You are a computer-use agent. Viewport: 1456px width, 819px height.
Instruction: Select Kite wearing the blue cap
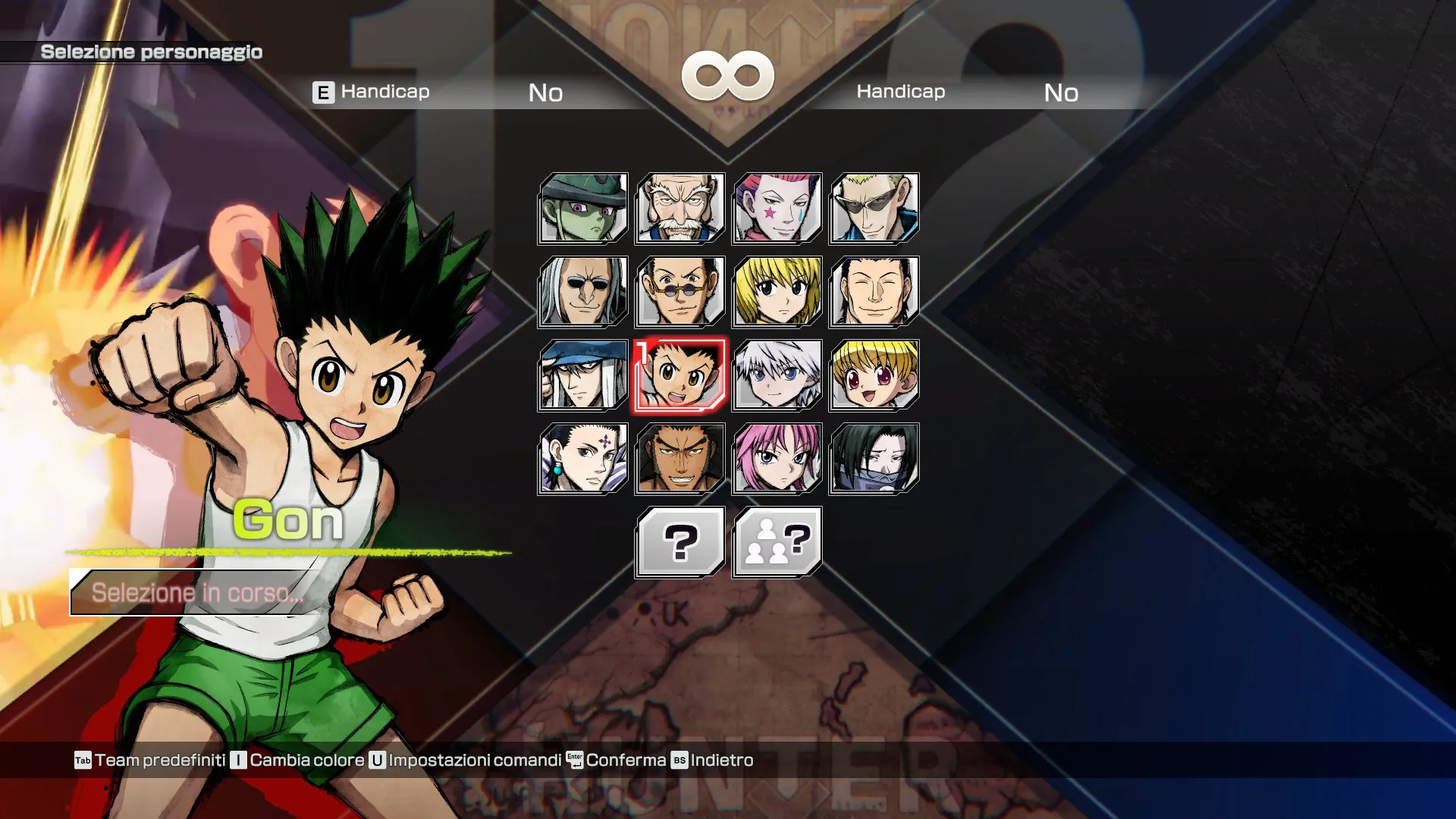[583, 375]
